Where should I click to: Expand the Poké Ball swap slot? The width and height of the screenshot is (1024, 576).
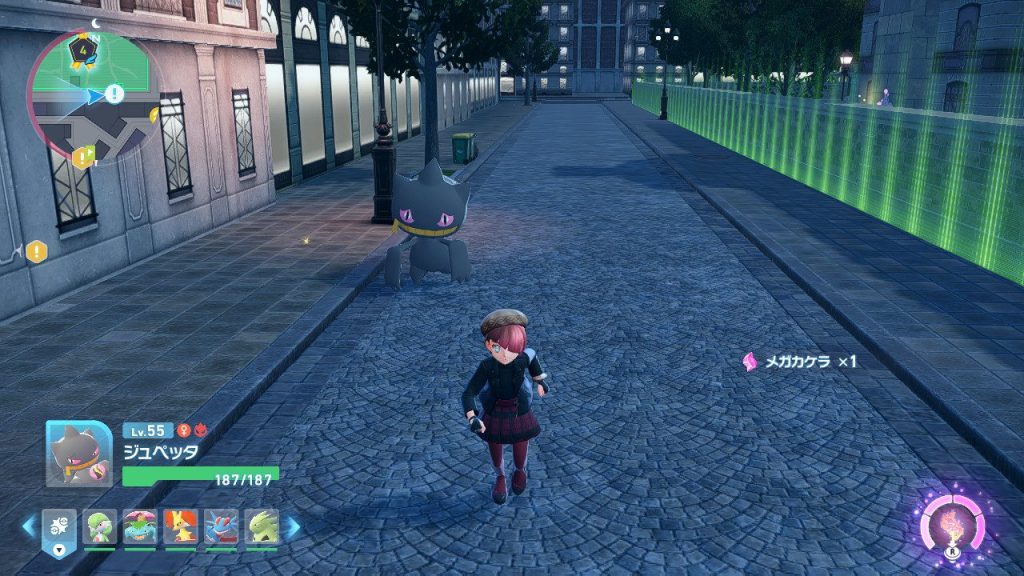click(x=59, y=530)
